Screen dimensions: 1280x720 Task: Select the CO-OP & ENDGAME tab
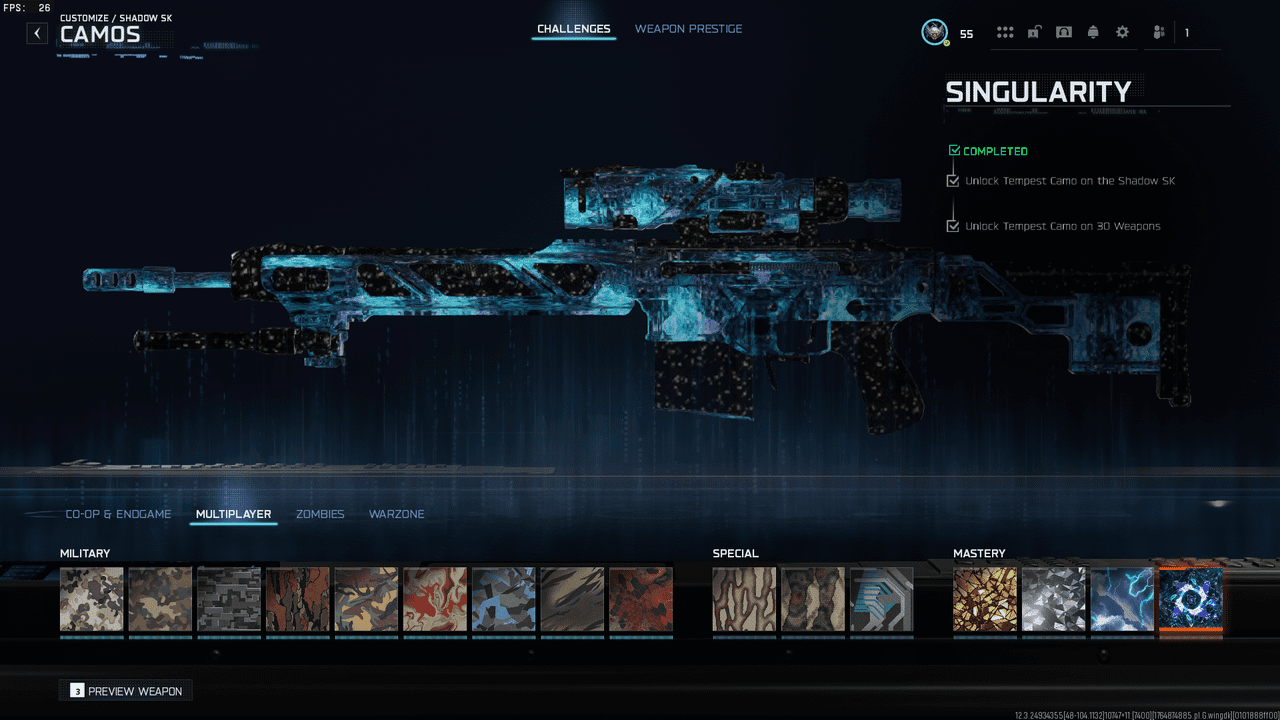pos(118,513)
